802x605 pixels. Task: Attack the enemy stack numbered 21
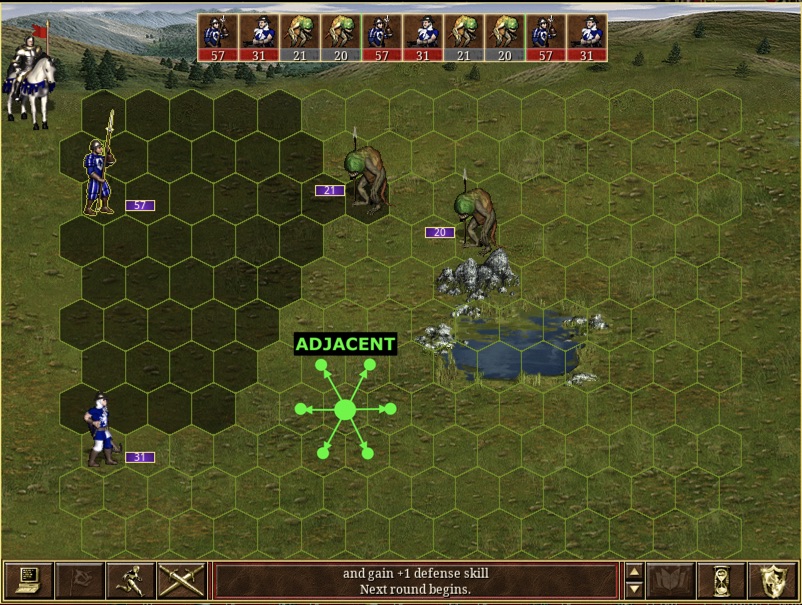366,178
